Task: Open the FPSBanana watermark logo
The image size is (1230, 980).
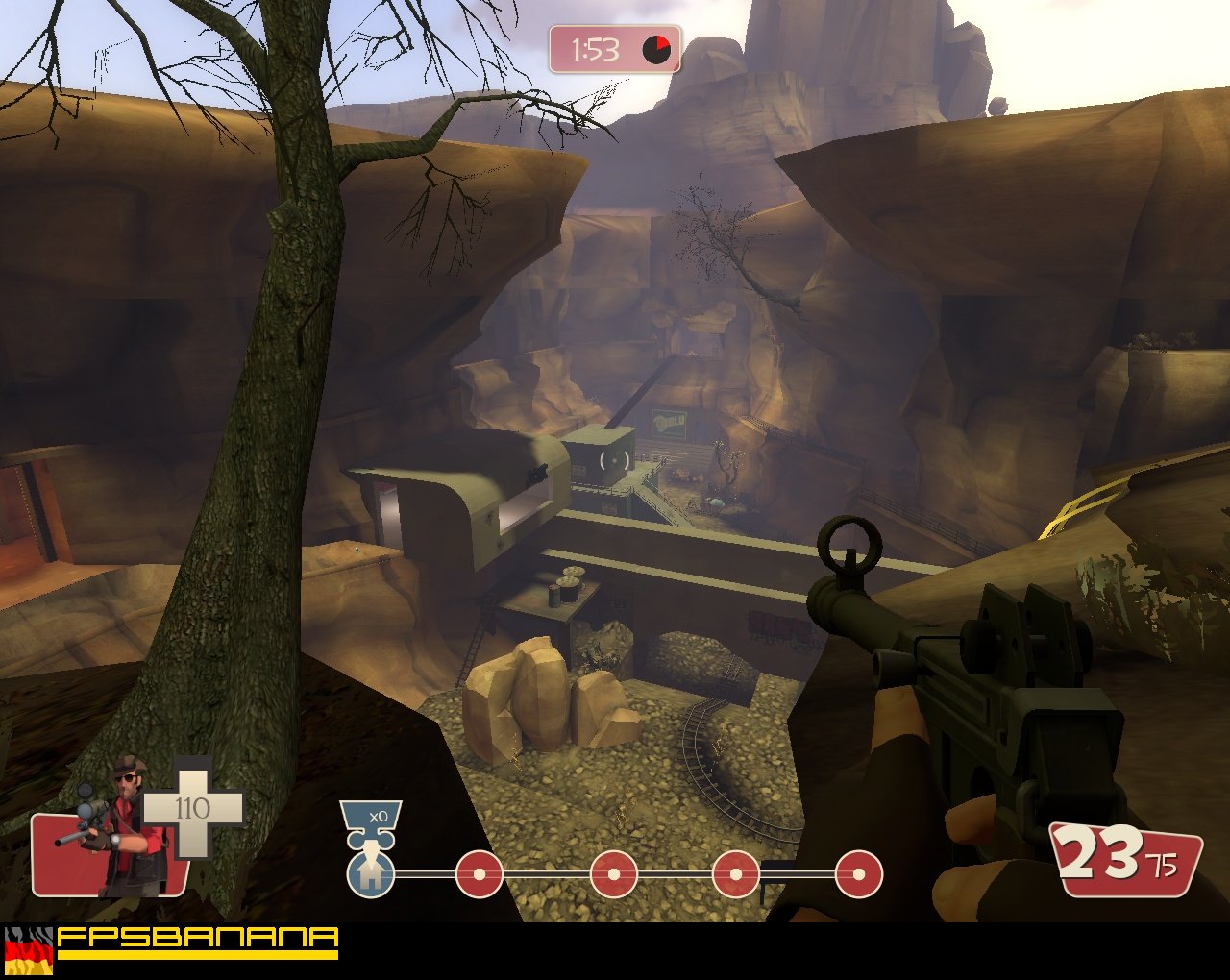Action: point(197,942)
